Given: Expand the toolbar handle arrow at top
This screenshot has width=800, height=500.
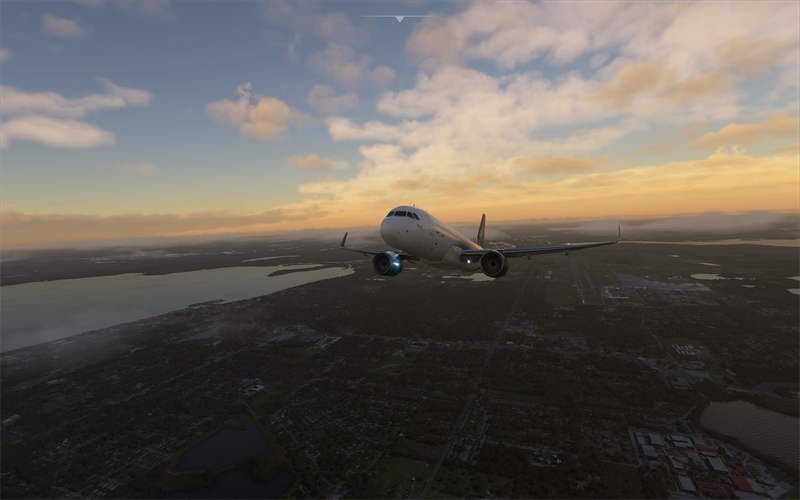Looking at the screenshot, I should coord(399,18).
